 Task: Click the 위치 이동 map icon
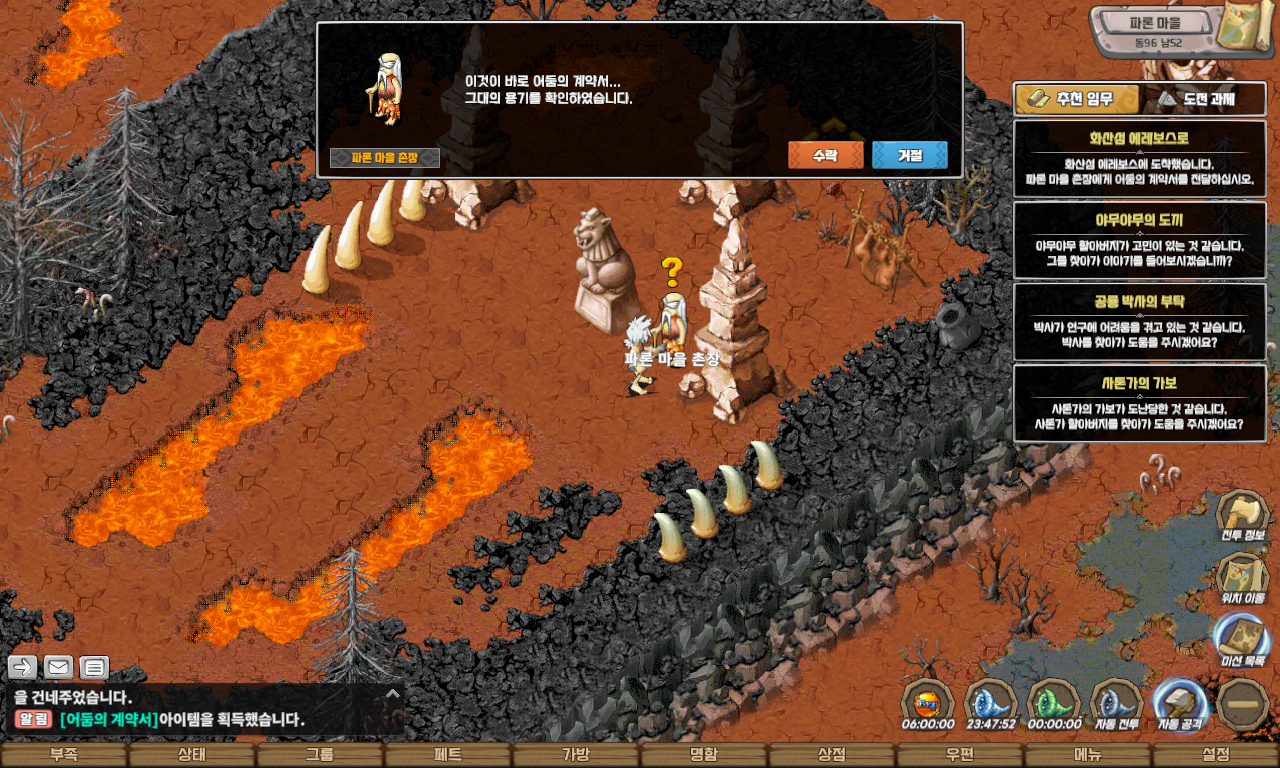[1242, 578]
